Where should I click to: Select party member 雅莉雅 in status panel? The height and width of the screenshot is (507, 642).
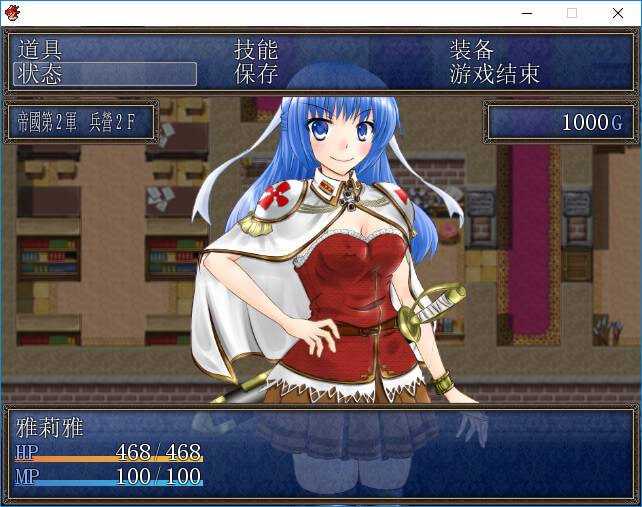tap(51, 428)
